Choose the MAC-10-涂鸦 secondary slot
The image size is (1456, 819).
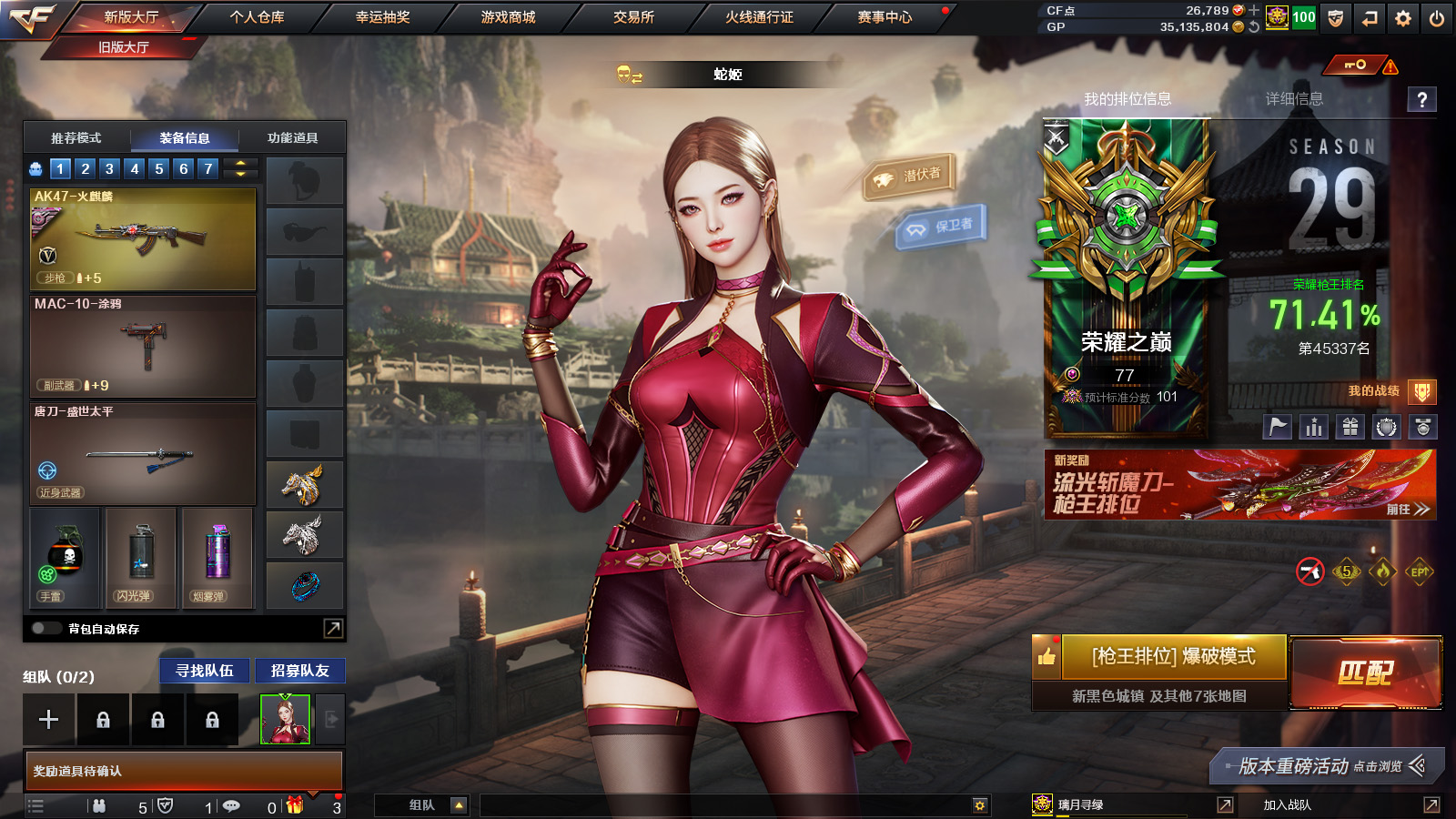point(143,347)
